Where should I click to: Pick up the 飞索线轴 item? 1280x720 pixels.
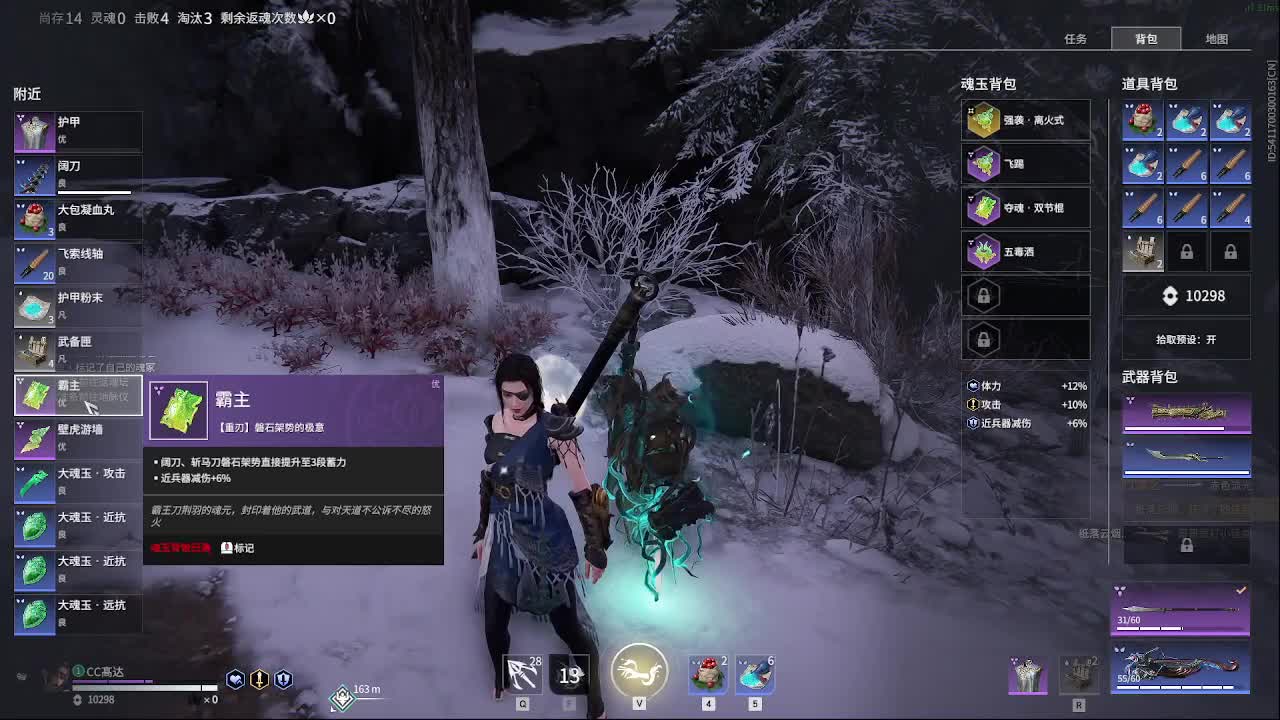78,263
